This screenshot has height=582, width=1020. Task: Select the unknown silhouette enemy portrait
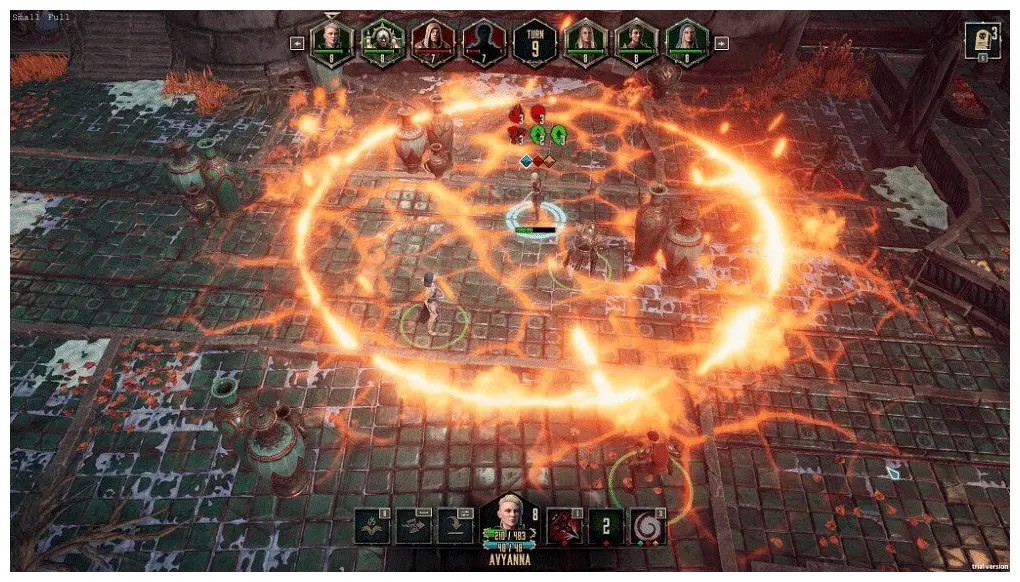click(x=483, y=41)
